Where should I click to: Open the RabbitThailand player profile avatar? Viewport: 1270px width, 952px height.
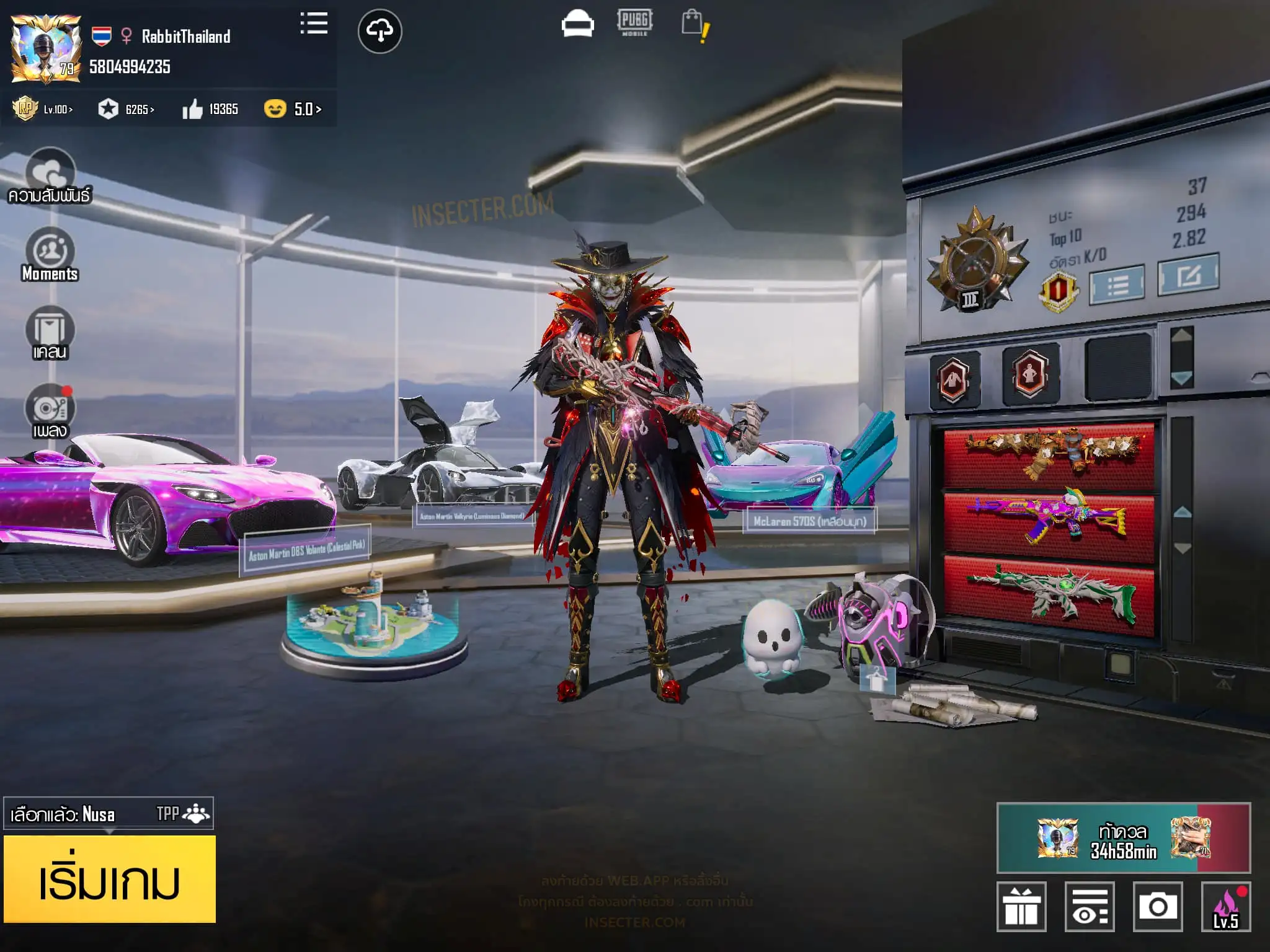point(46,50)
